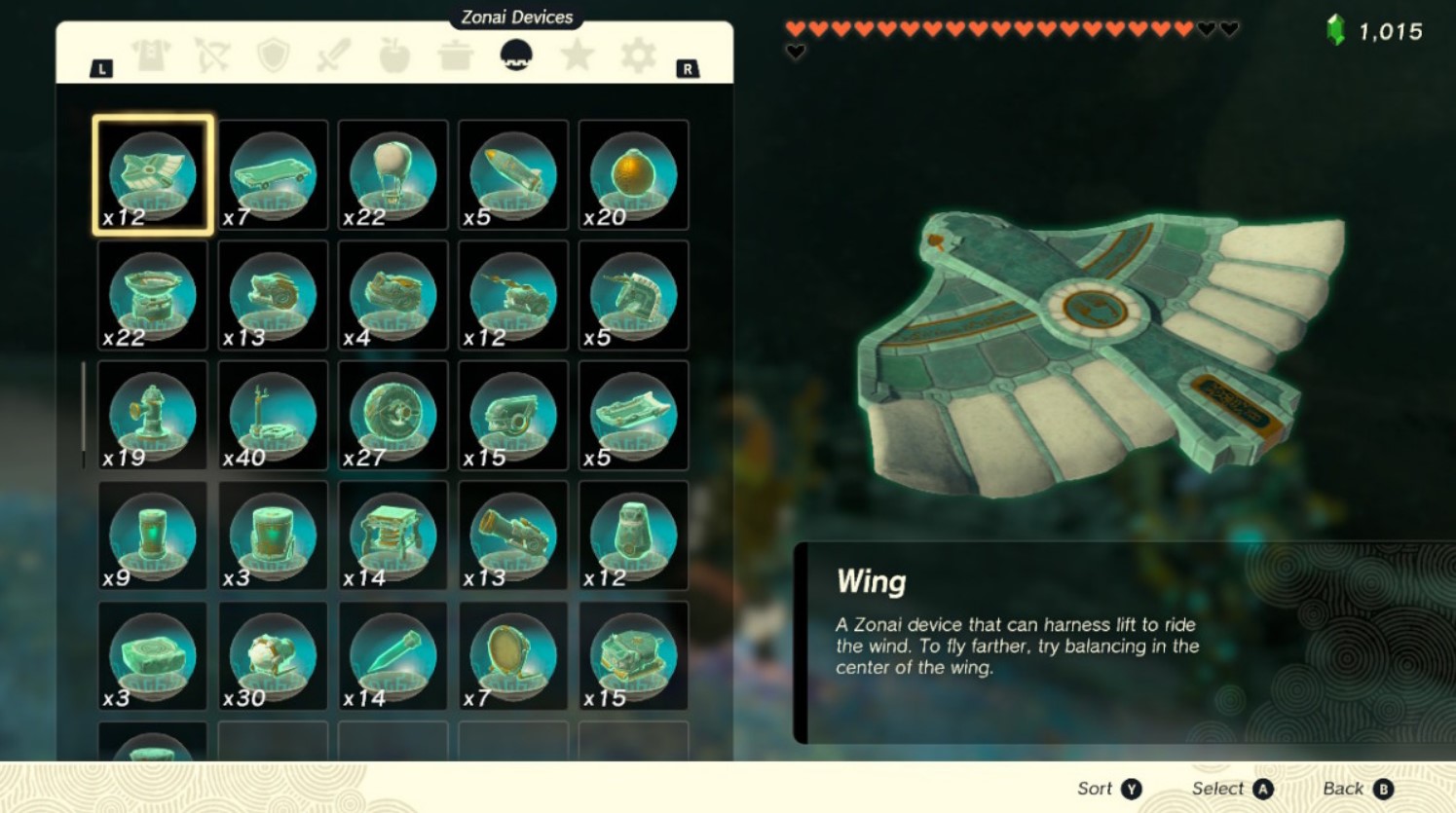Open the system settings gear tab
Image resolution: width=1456 pixels, height=813 pixels.
pos(638,55)
